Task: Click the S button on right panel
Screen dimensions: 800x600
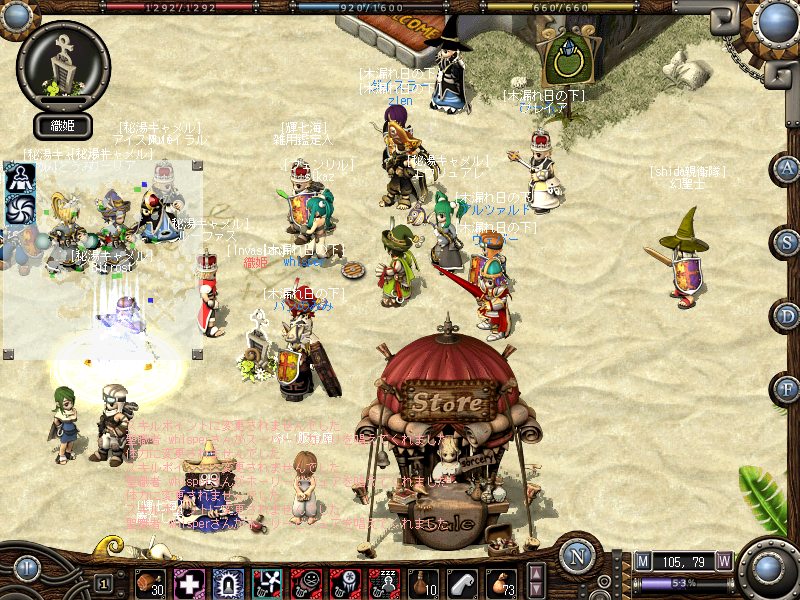Action: tap(789, 241)
